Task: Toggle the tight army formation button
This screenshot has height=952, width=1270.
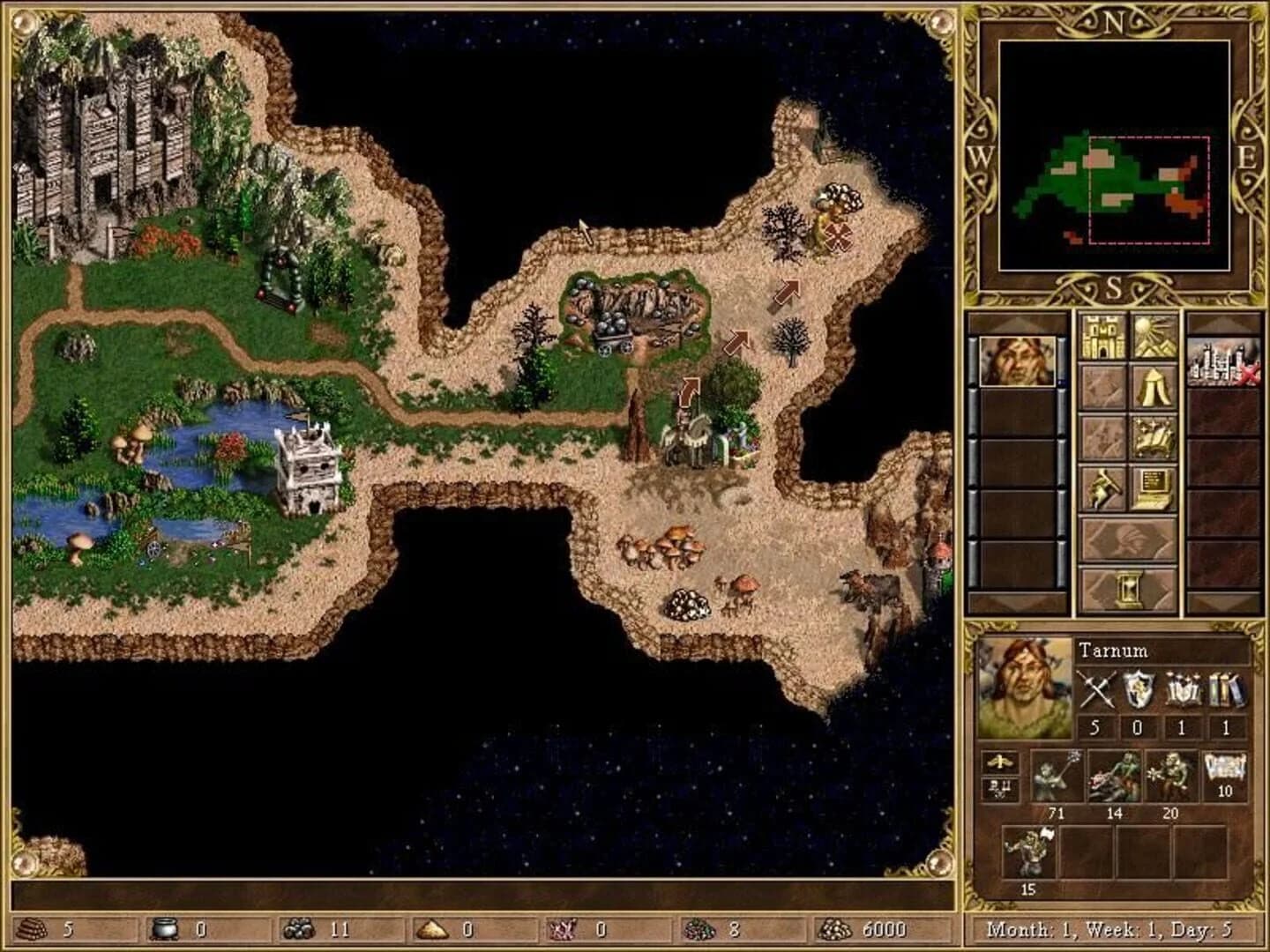Action: (x=1000, y=762)
